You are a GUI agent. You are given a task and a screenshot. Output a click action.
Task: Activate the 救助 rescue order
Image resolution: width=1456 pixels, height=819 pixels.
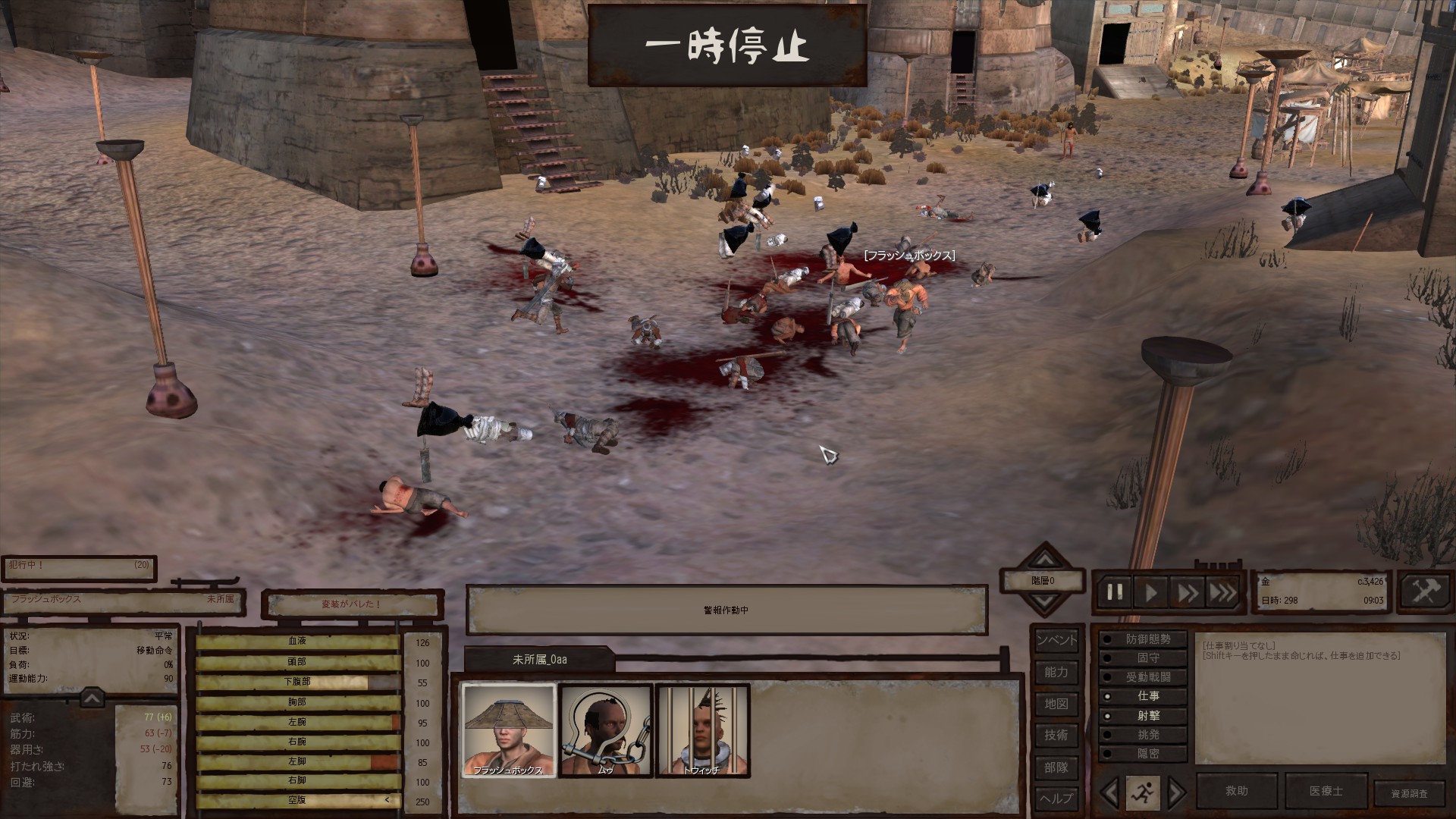pos(1236,791)
